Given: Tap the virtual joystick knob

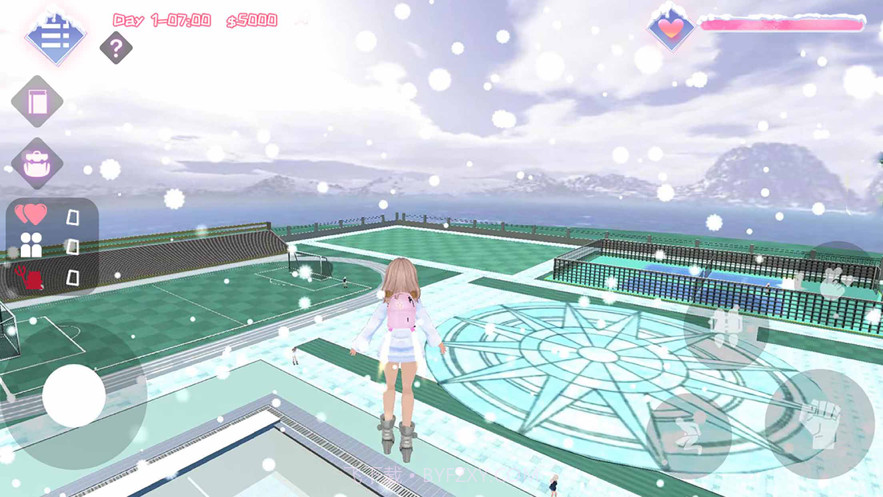Looking at the screenshot, I should 74,396.
